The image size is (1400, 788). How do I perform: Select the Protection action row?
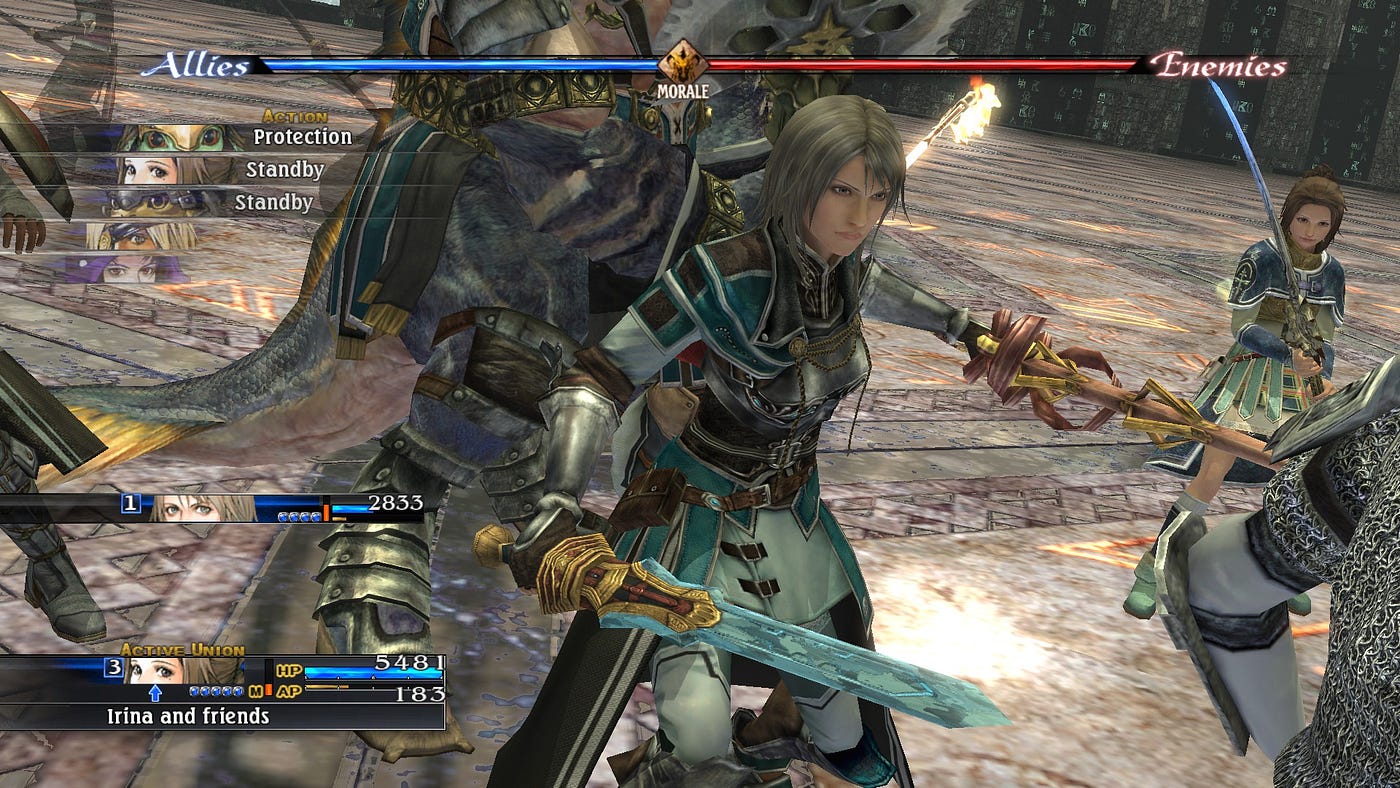[240, 138]
